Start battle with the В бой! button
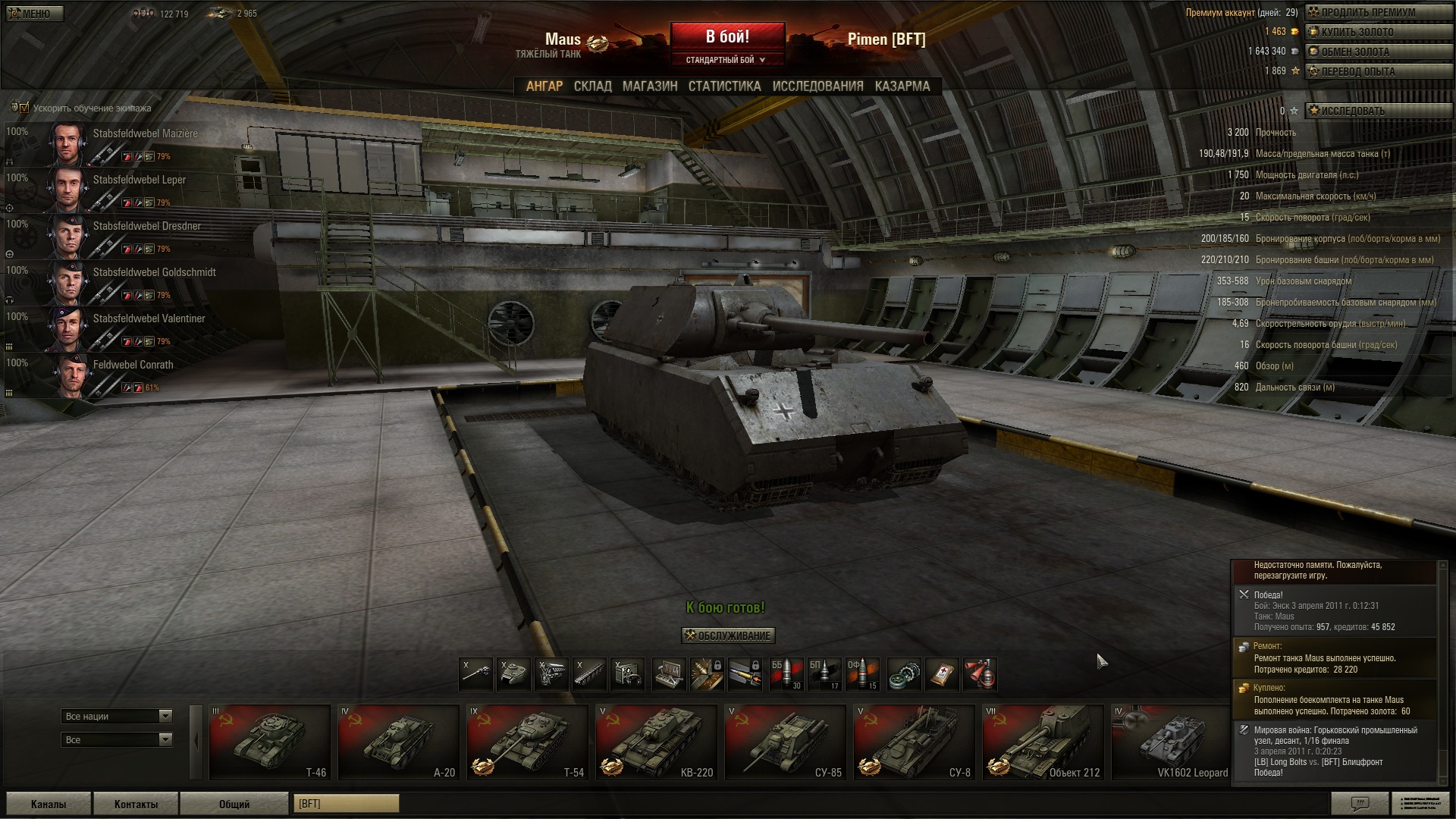Screen dimensions: 1456x819 tap(727, 36)
